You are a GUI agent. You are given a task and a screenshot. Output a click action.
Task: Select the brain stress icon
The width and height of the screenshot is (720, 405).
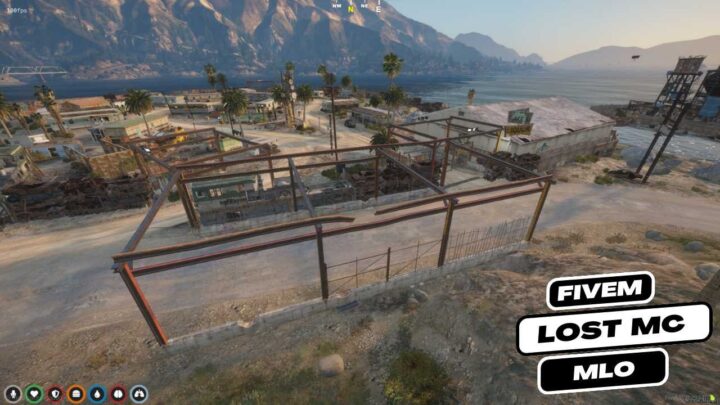pos(118,394)
